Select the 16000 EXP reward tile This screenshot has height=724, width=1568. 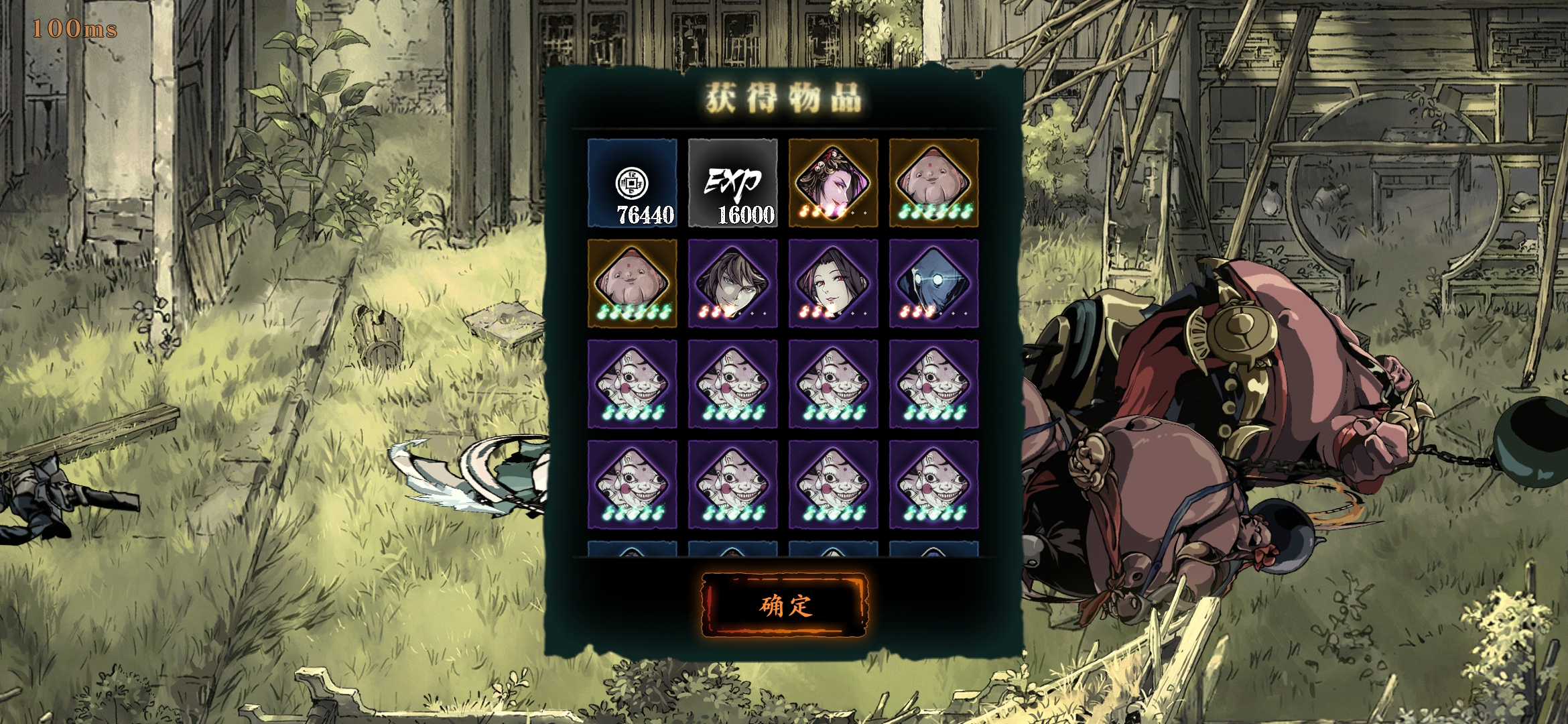tap(732, 183)
